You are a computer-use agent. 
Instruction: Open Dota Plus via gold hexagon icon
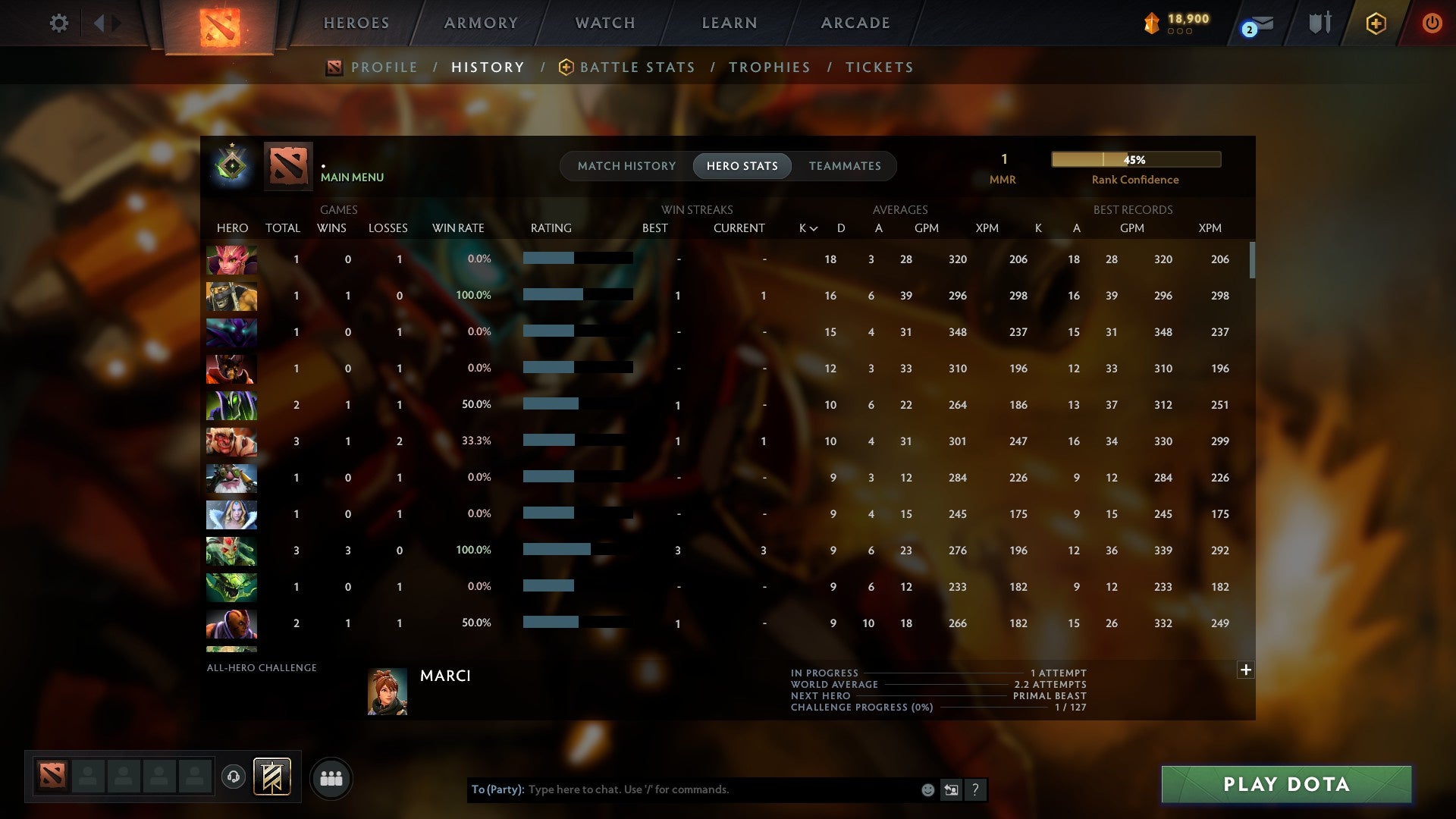pos(1376,23)
